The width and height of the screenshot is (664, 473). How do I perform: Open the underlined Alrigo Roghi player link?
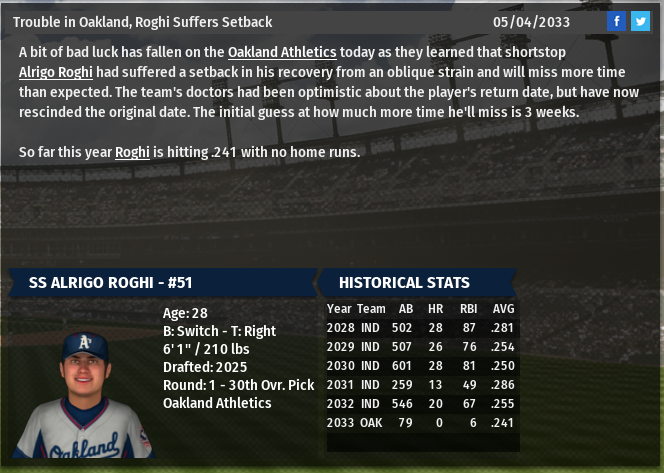56,71
